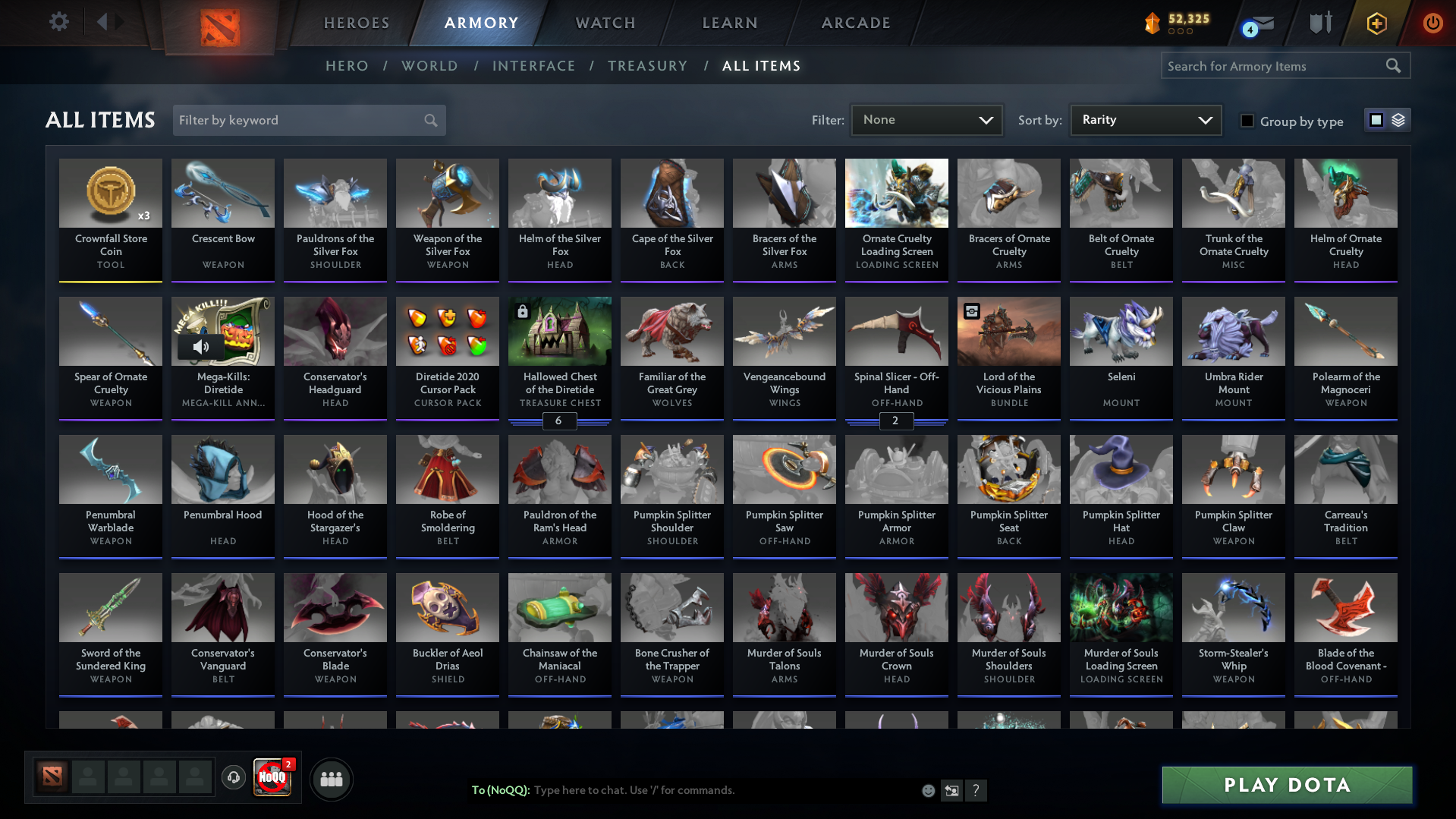Open the settings gear

[58, 22]
